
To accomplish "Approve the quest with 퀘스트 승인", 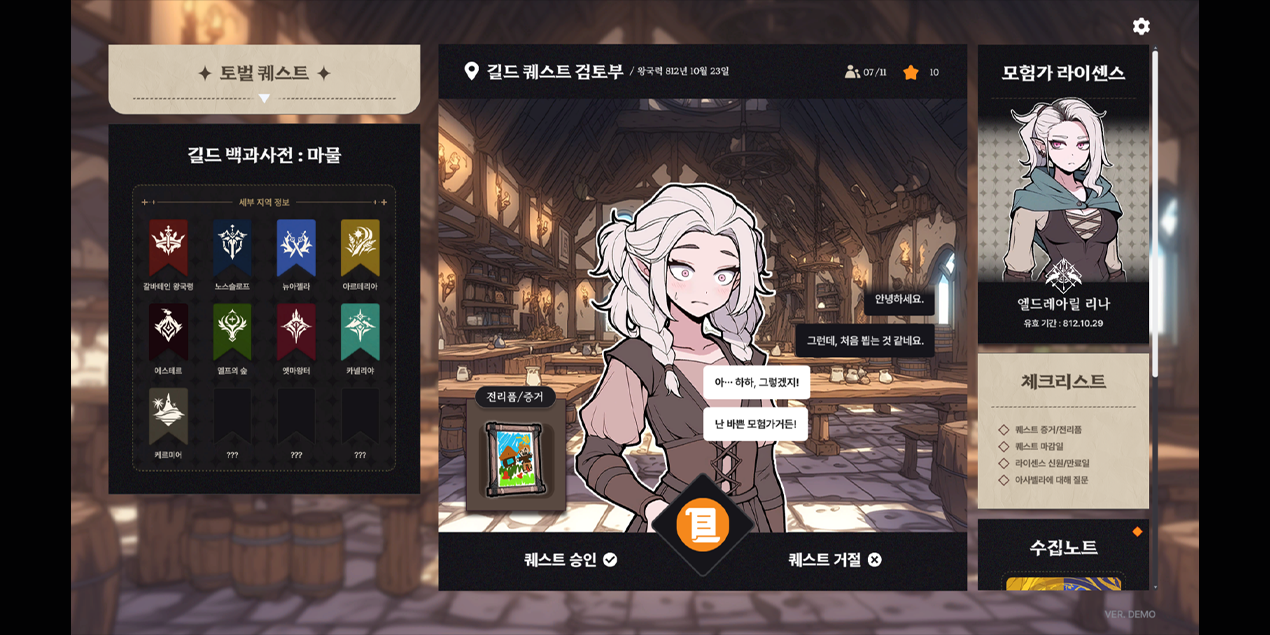I will click(x=570, y=560).
